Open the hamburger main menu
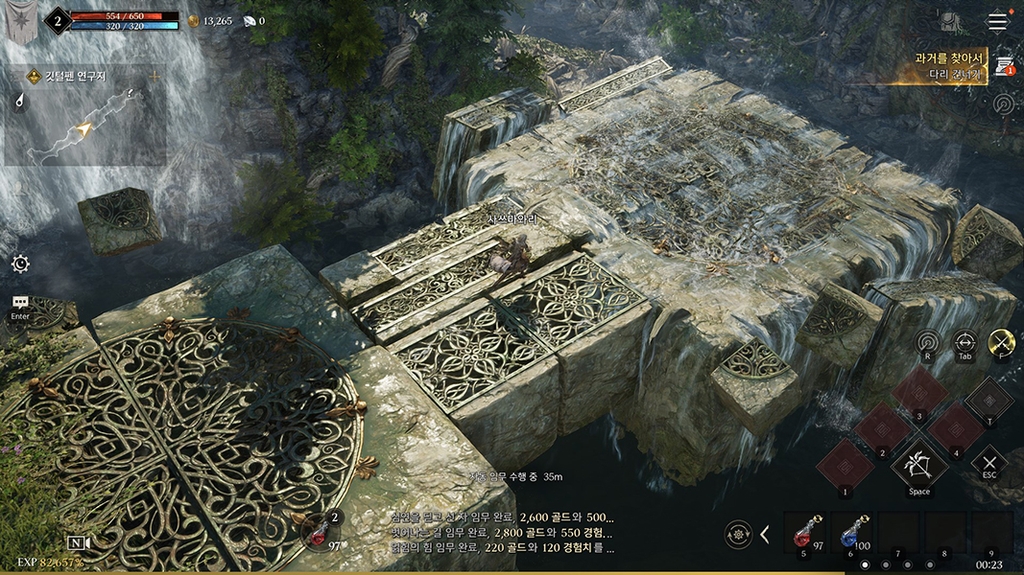 point(997,21)
